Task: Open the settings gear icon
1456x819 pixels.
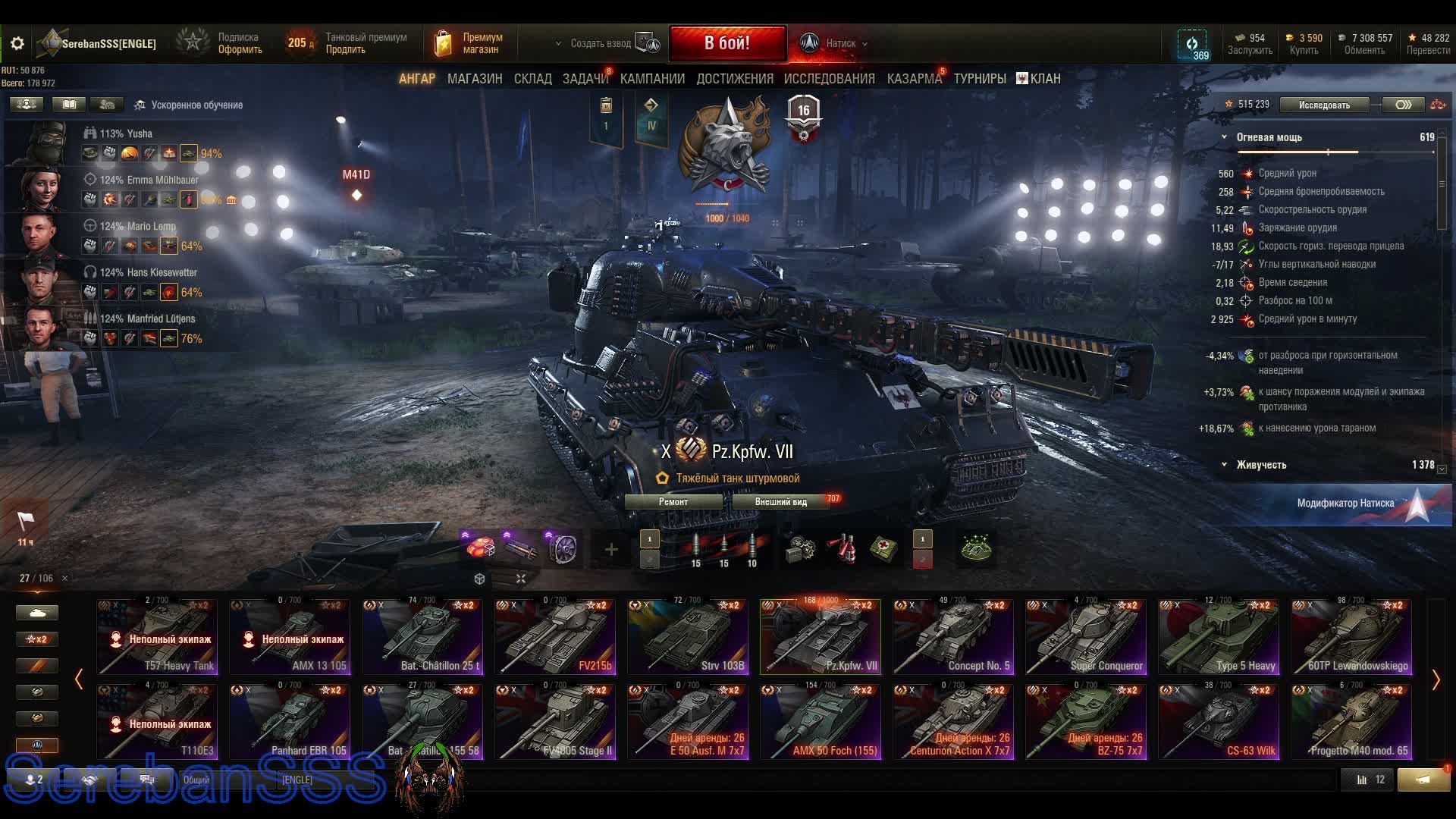Action: [x=17, y=44]
